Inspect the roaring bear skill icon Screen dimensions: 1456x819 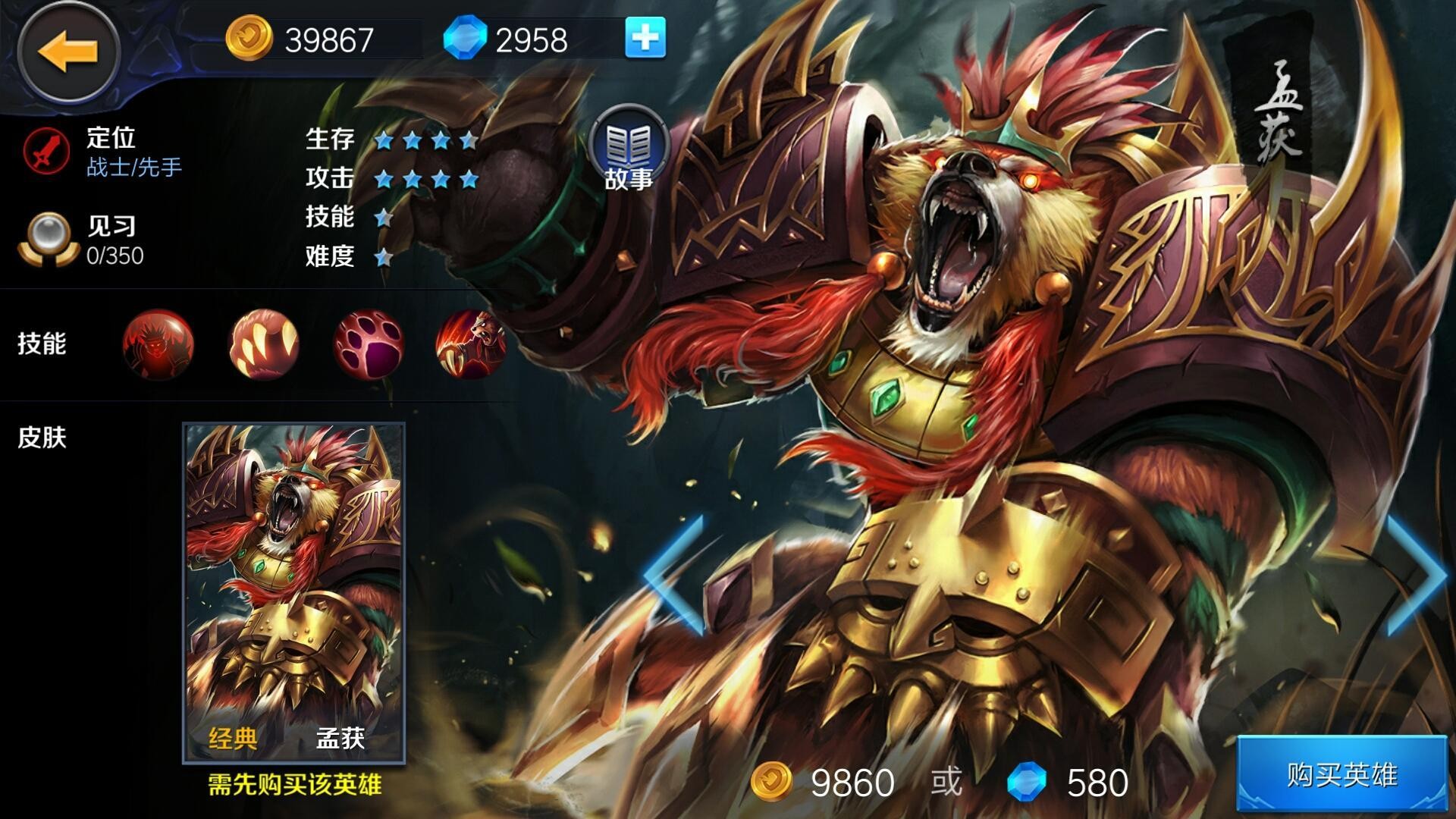[x=471, y=344]
